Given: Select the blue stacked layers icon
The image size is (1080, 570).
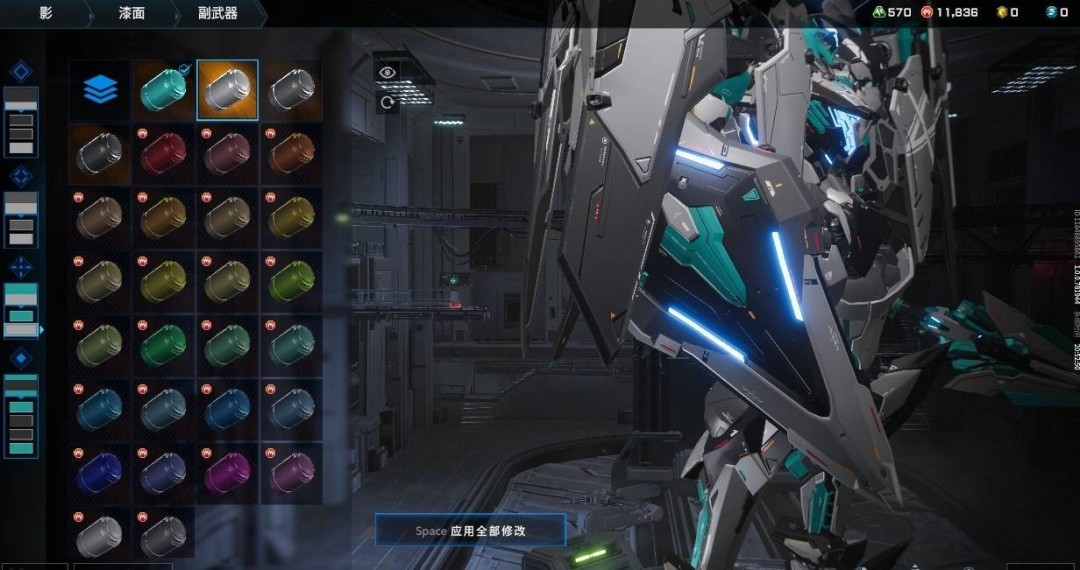Looking at the screenshot, I should pyautogui.click(x=100, y=90).
